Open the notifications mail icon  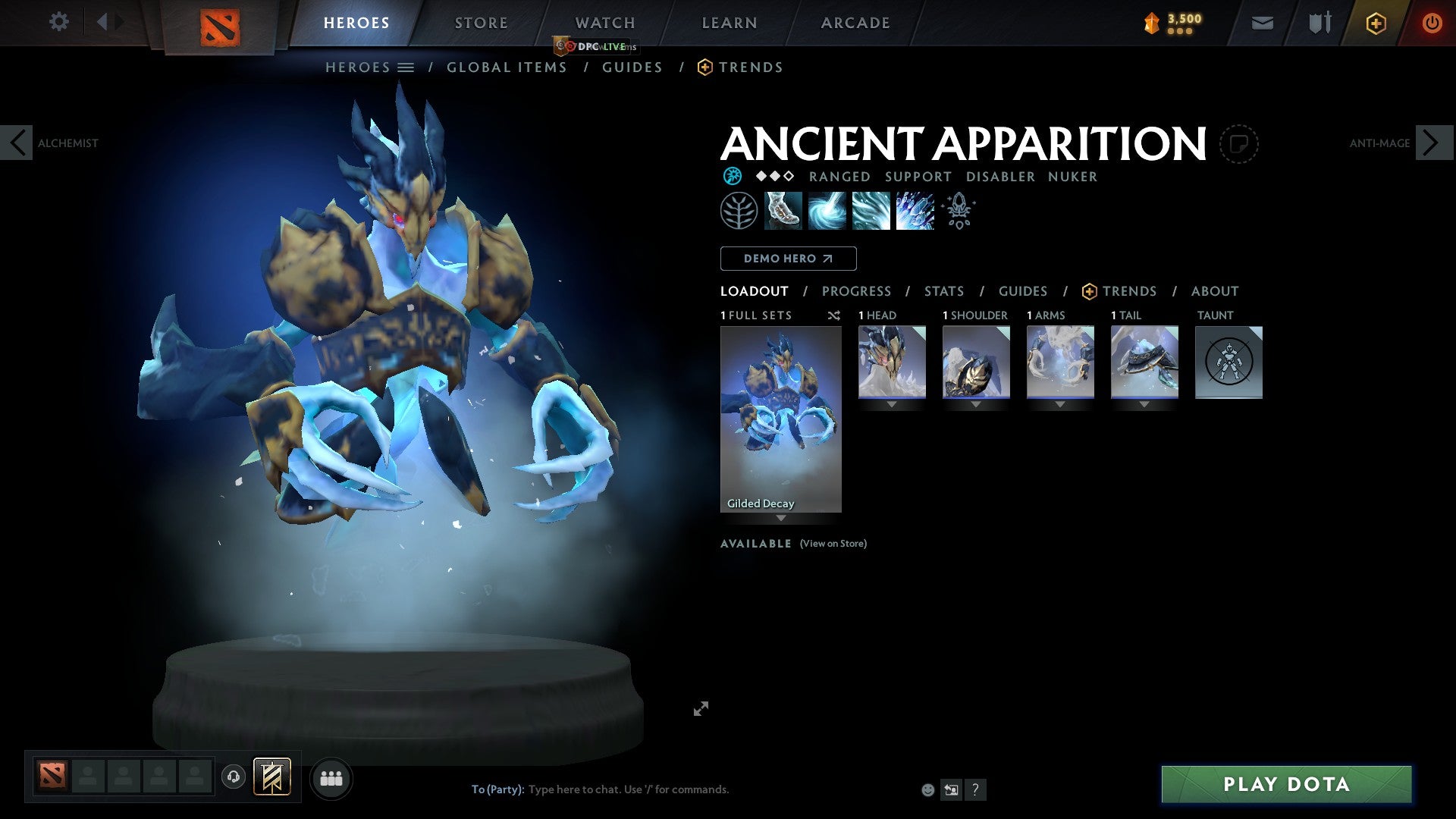point(1262,23)
